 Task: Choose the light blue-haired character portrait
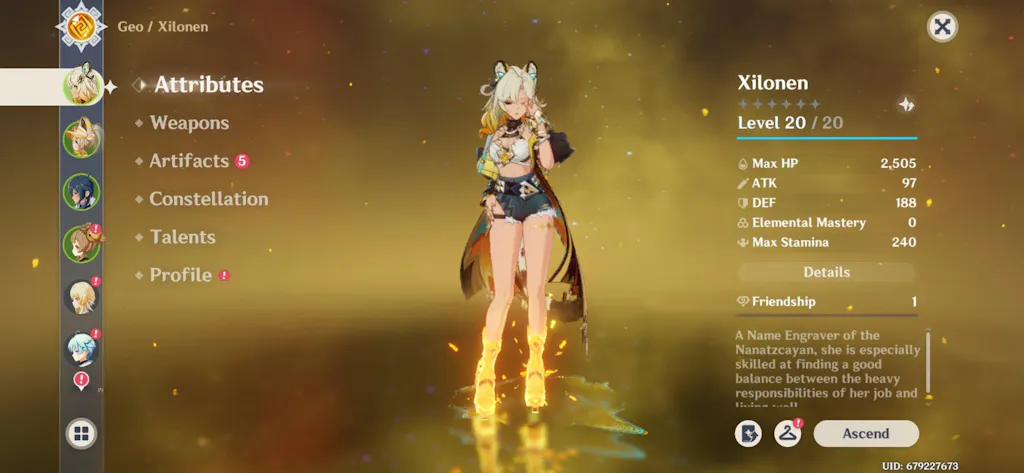[81, 349]
